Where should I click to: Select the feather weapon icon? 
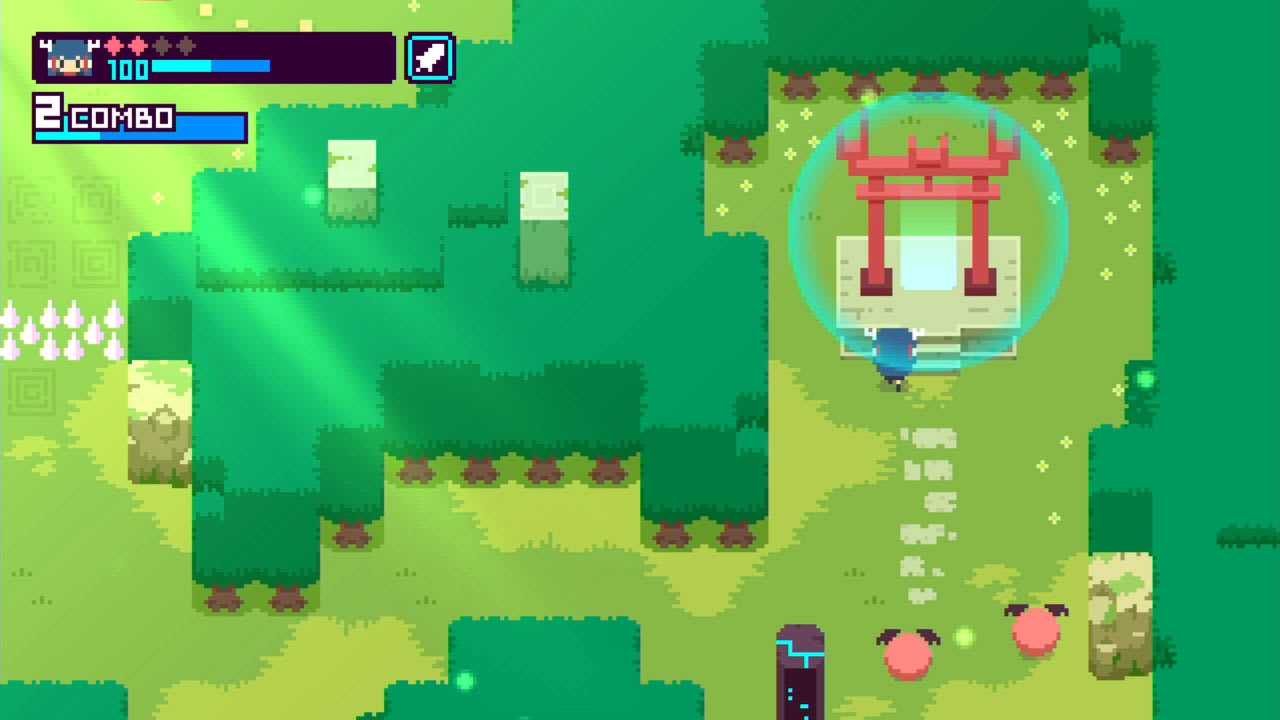pos(429,57)
